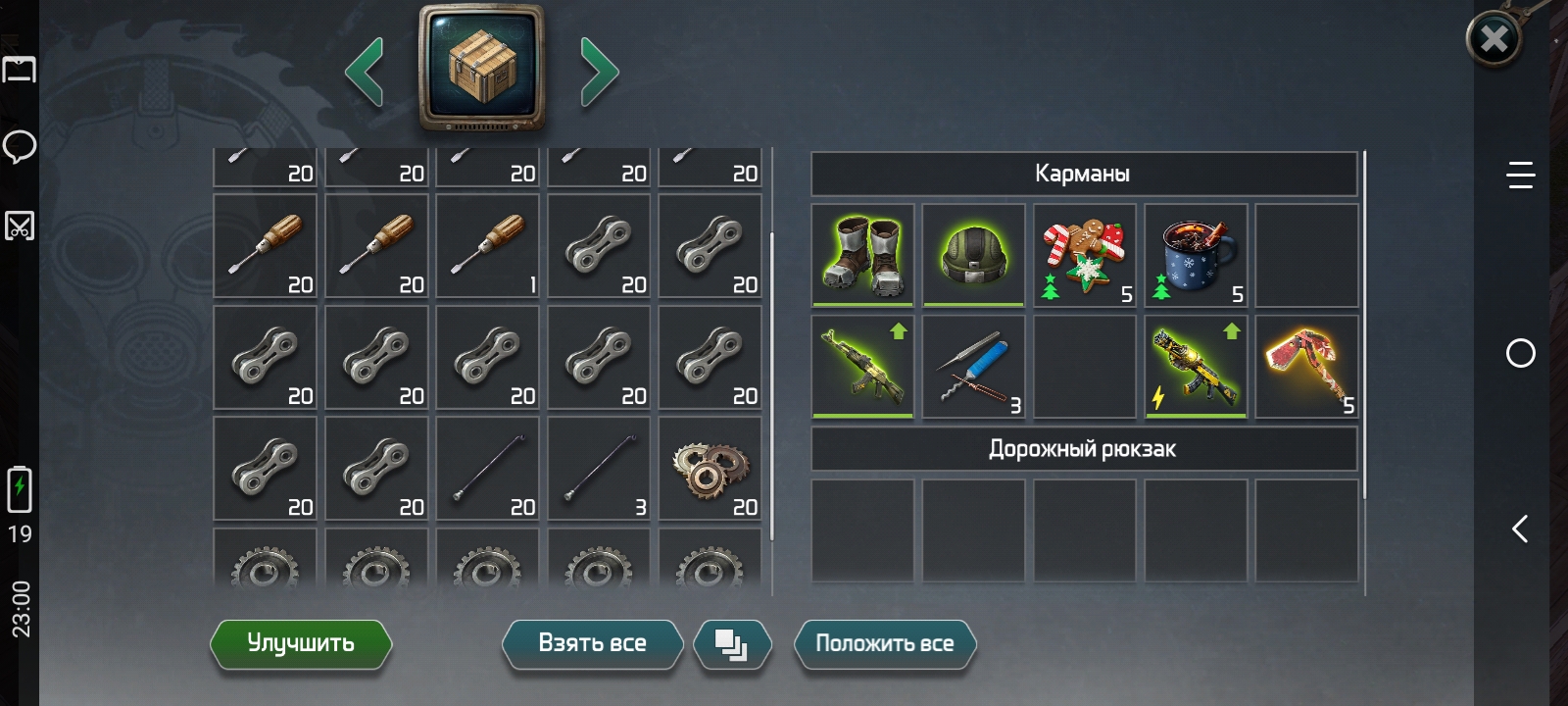Tap the Android home circle button
Screen dimensions: 1568x706
[x=1520, y=353]
